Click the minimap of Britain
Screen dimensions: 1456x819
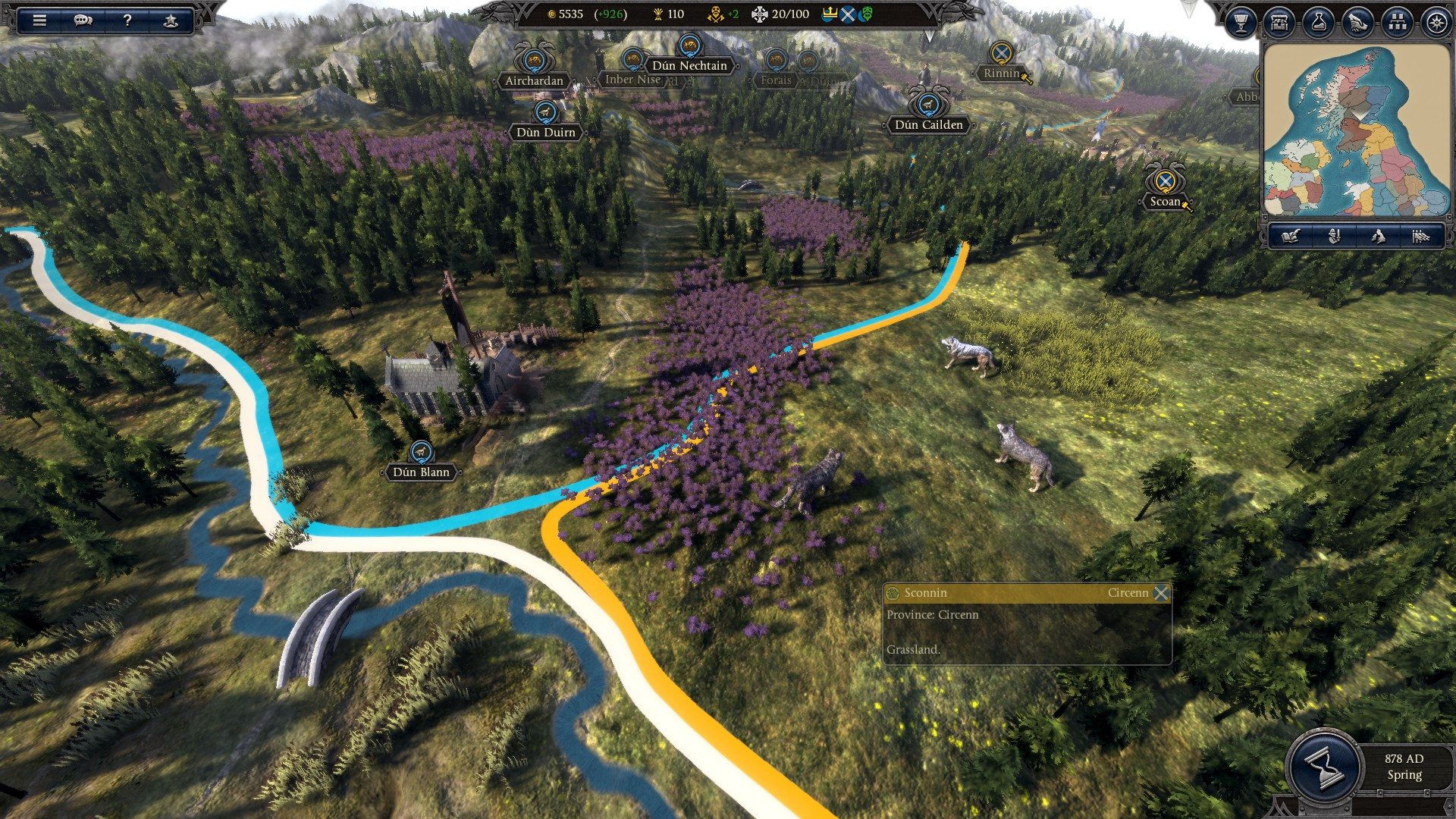1357,130
